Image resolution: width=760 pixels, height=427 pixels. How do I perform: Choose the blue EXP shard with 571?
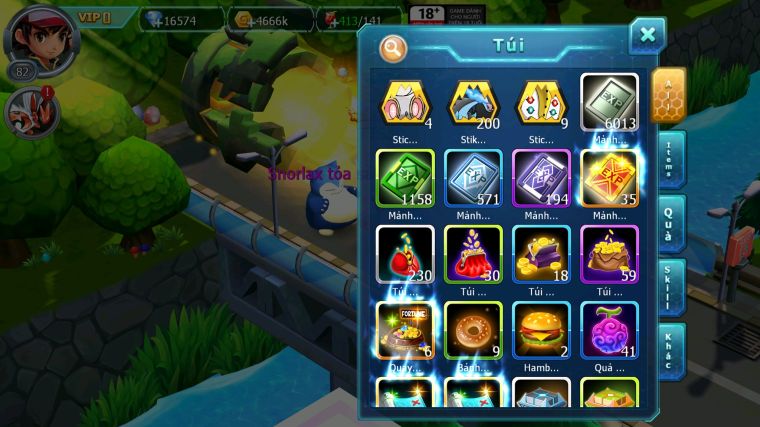(473, 177)
